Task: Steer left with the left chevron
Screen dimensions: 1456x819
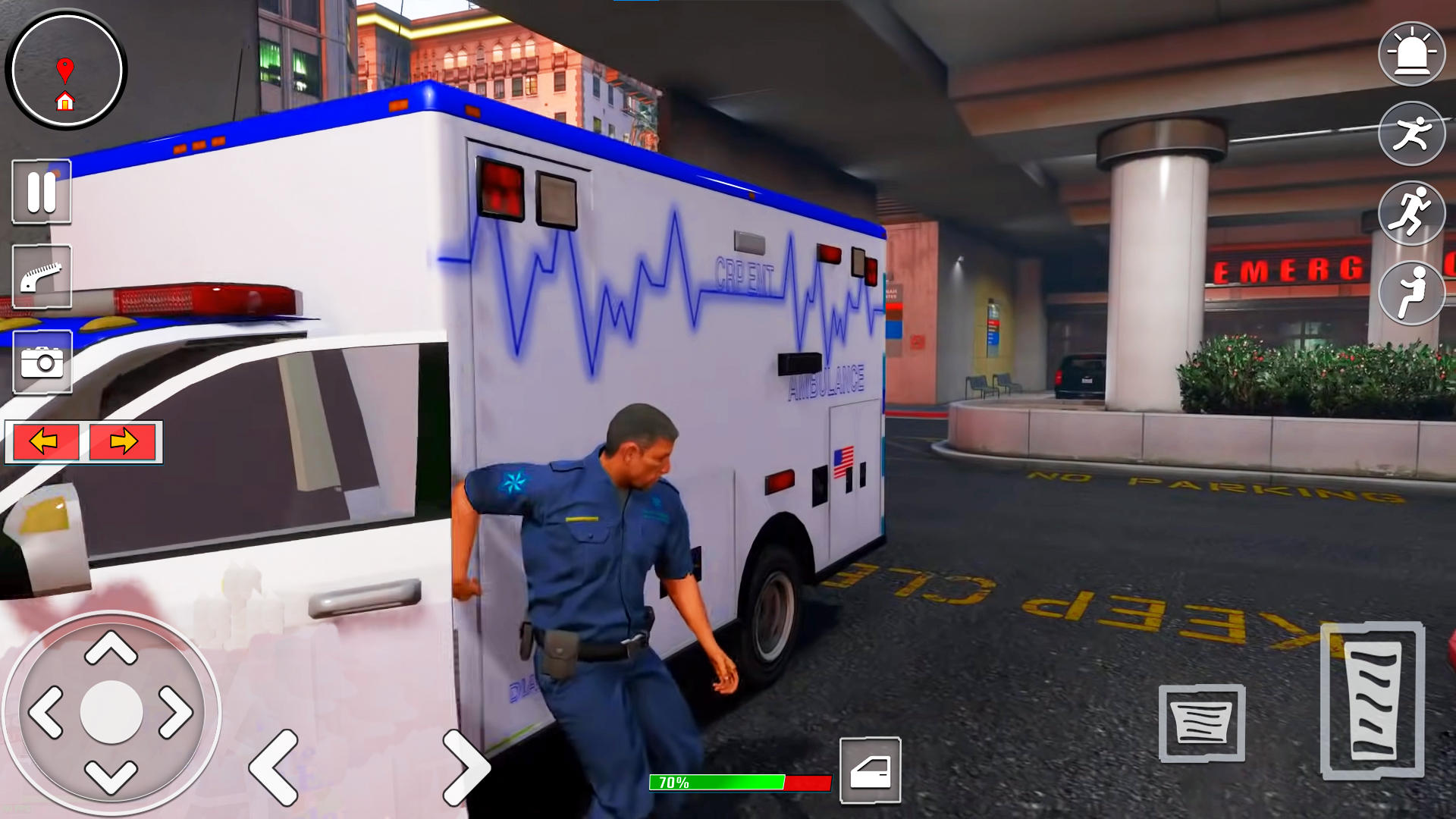Action: click(x=277, y=767)
